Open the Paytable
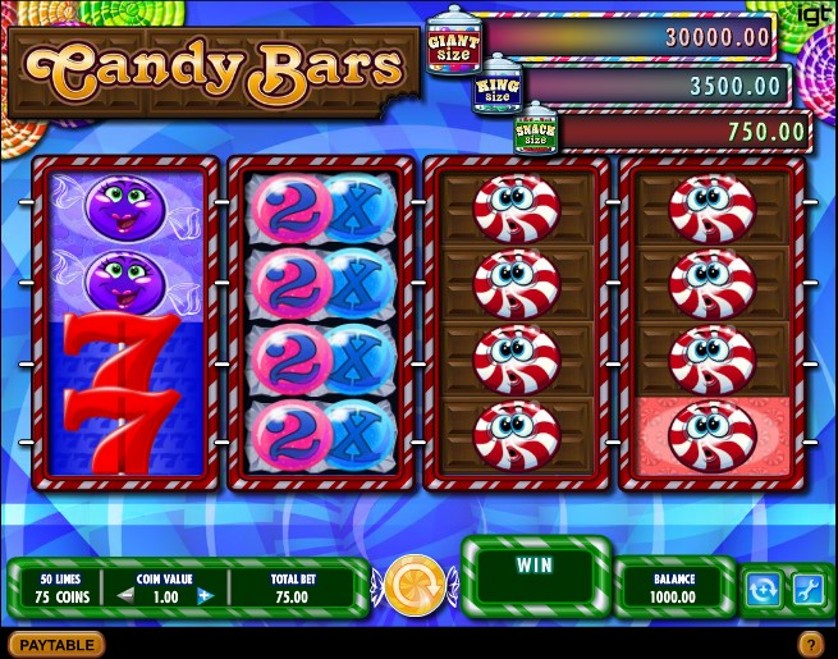The height and width of the screenshot is (659, 838). pos(57,645)
